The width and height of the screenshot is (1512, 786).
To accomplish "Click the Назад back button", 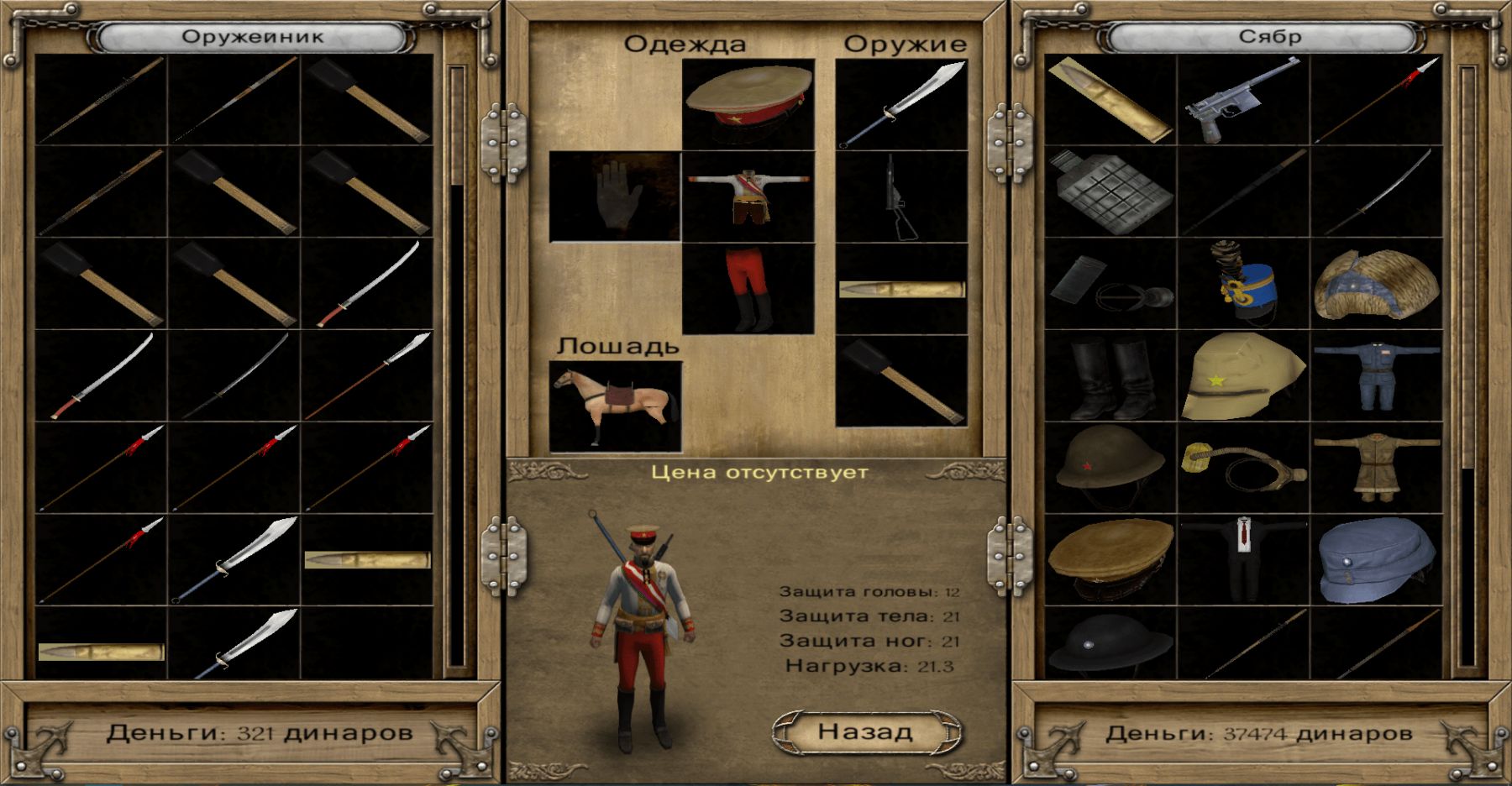I will point(866,732).
